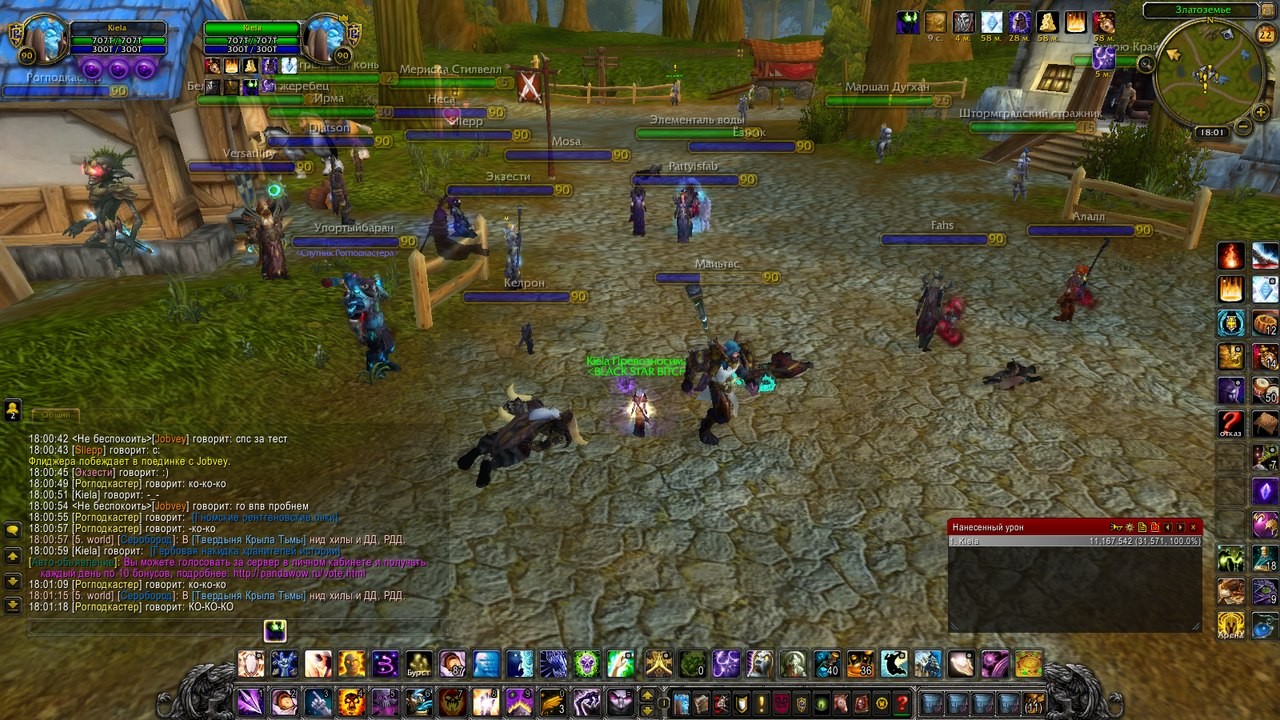The image size is (1280, 720).
Task: Activate the flaming skull ability in slot 4
Action: tap(351, 702)
